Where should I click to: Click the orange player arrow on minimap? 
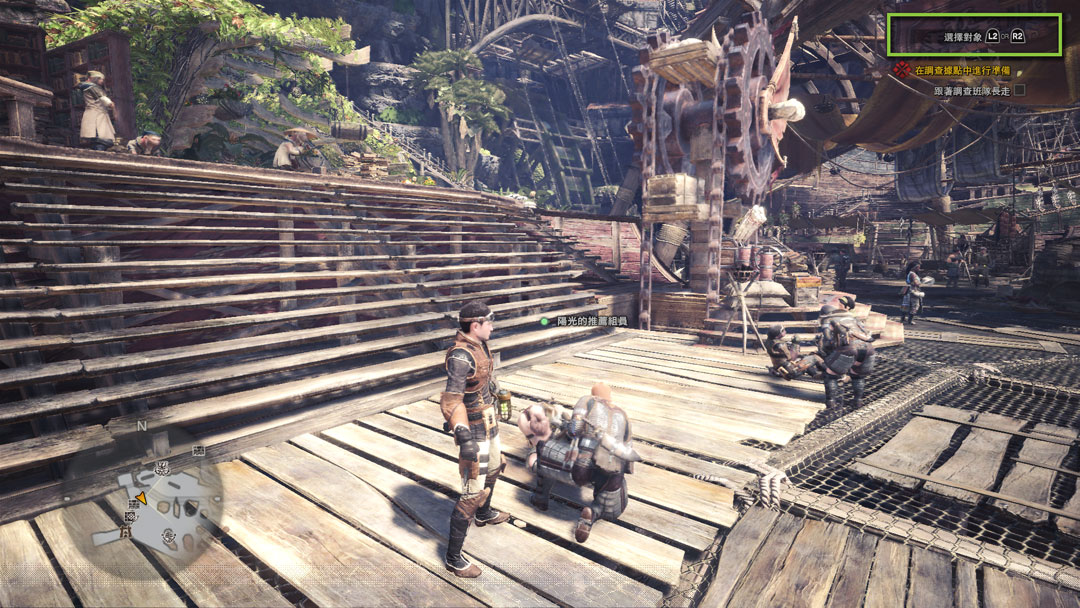[141, 497]
